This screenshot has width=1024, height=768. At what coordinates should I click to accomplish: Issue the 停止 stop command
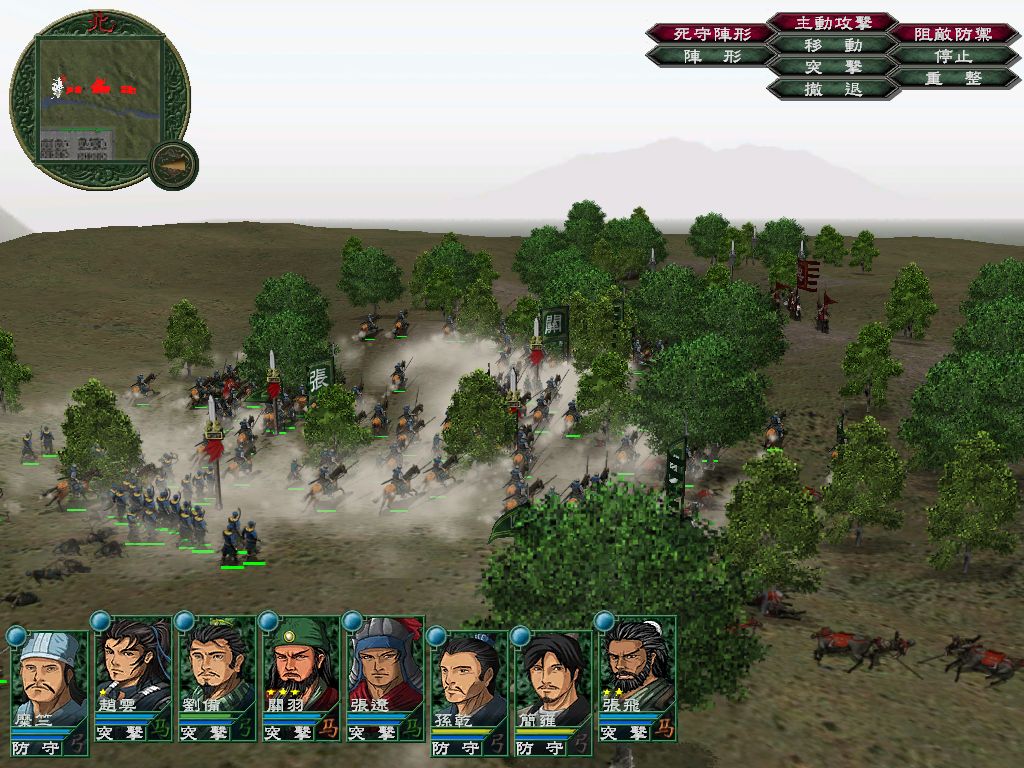(953, 56)
